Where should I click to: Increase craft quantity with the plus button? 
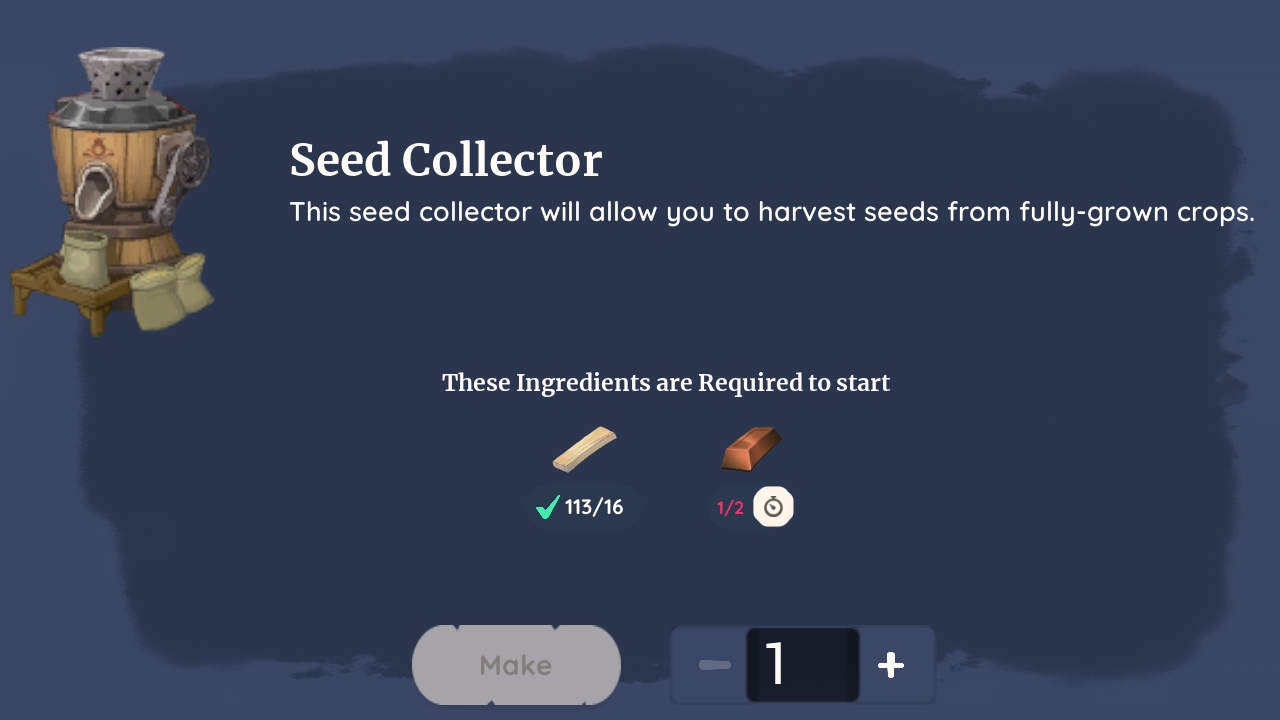click(889, 664)
